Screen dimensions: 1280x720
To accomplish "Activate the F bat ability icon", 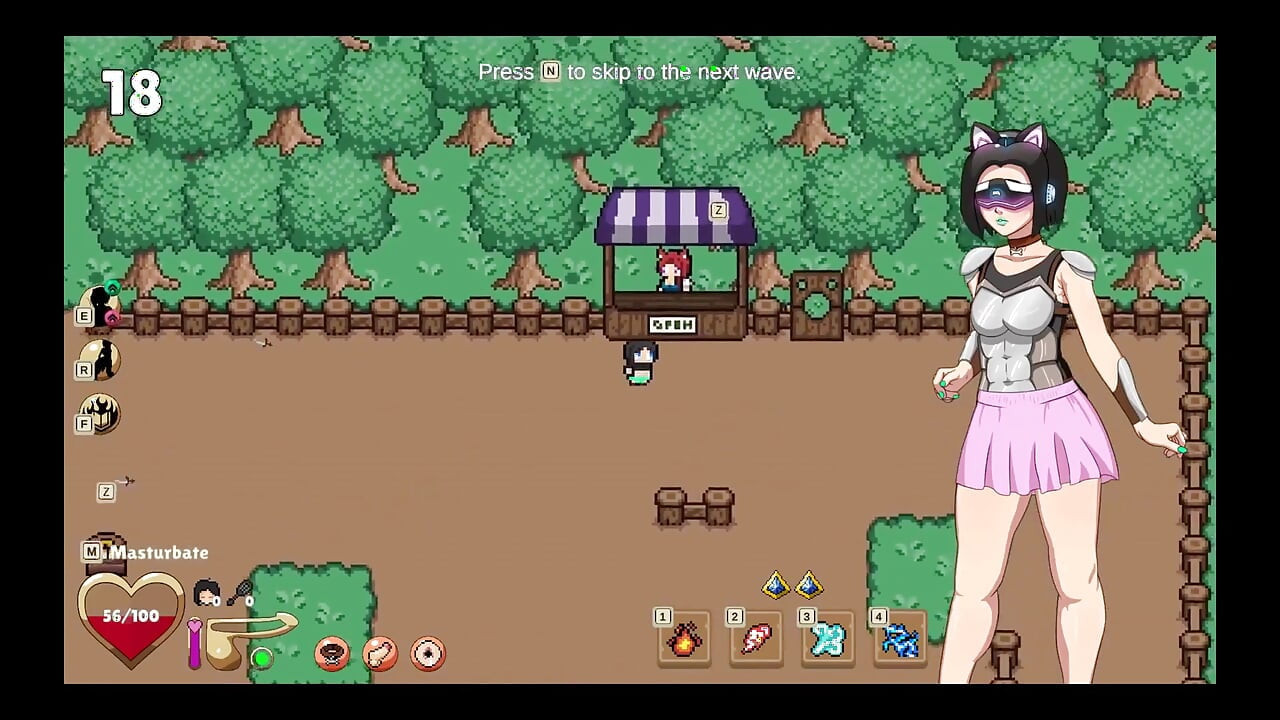I will 100,415.
